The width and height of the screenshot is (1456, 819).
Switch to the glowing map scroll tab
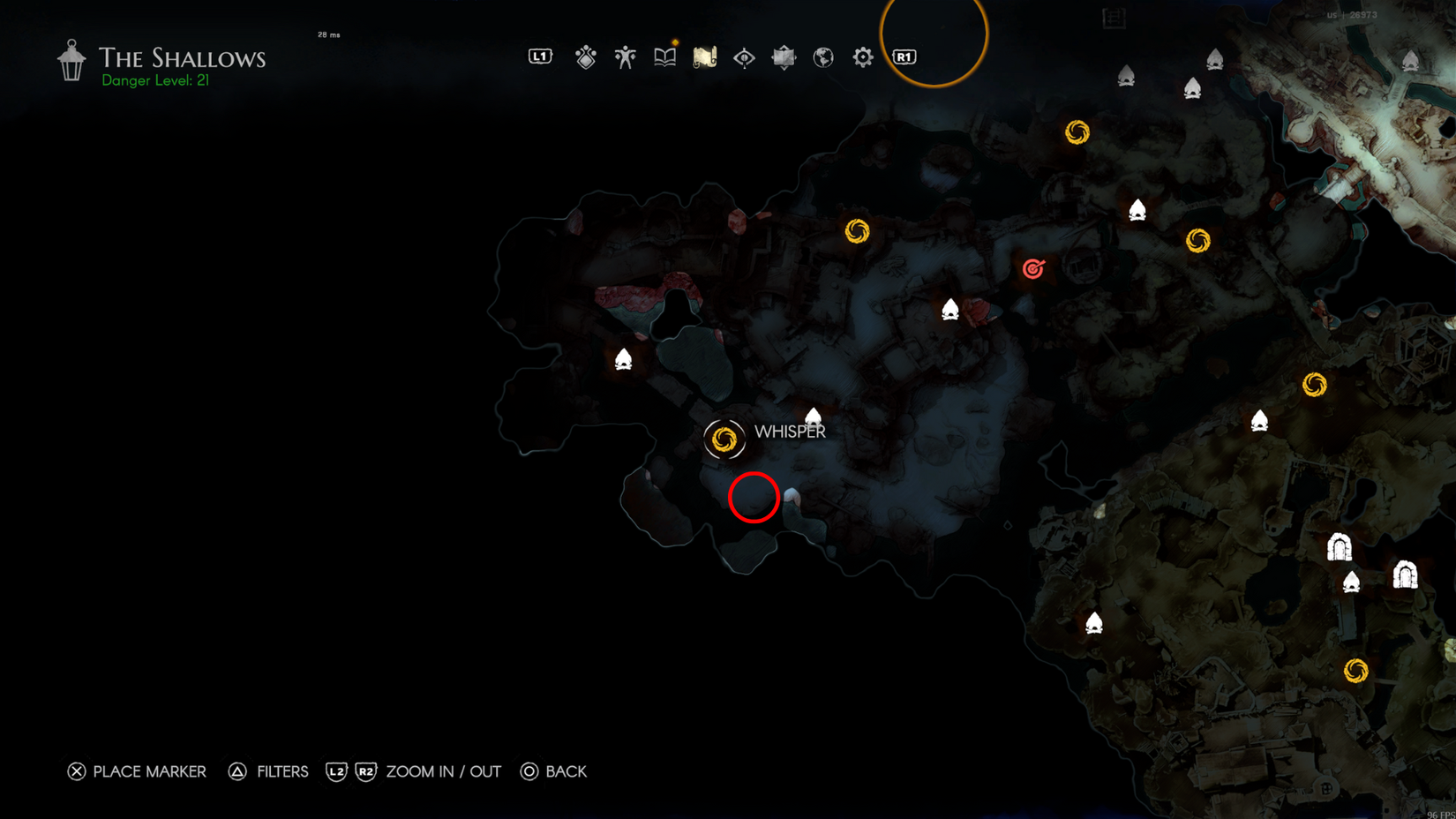tap(704, 56)
